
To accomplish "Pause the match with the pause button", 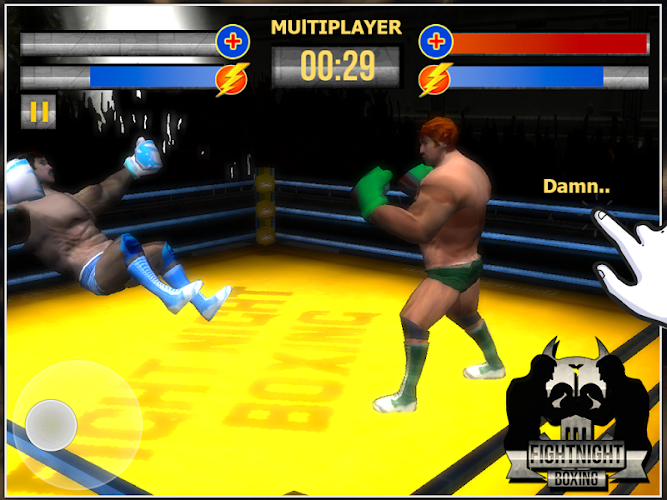I will pos(38,112).
